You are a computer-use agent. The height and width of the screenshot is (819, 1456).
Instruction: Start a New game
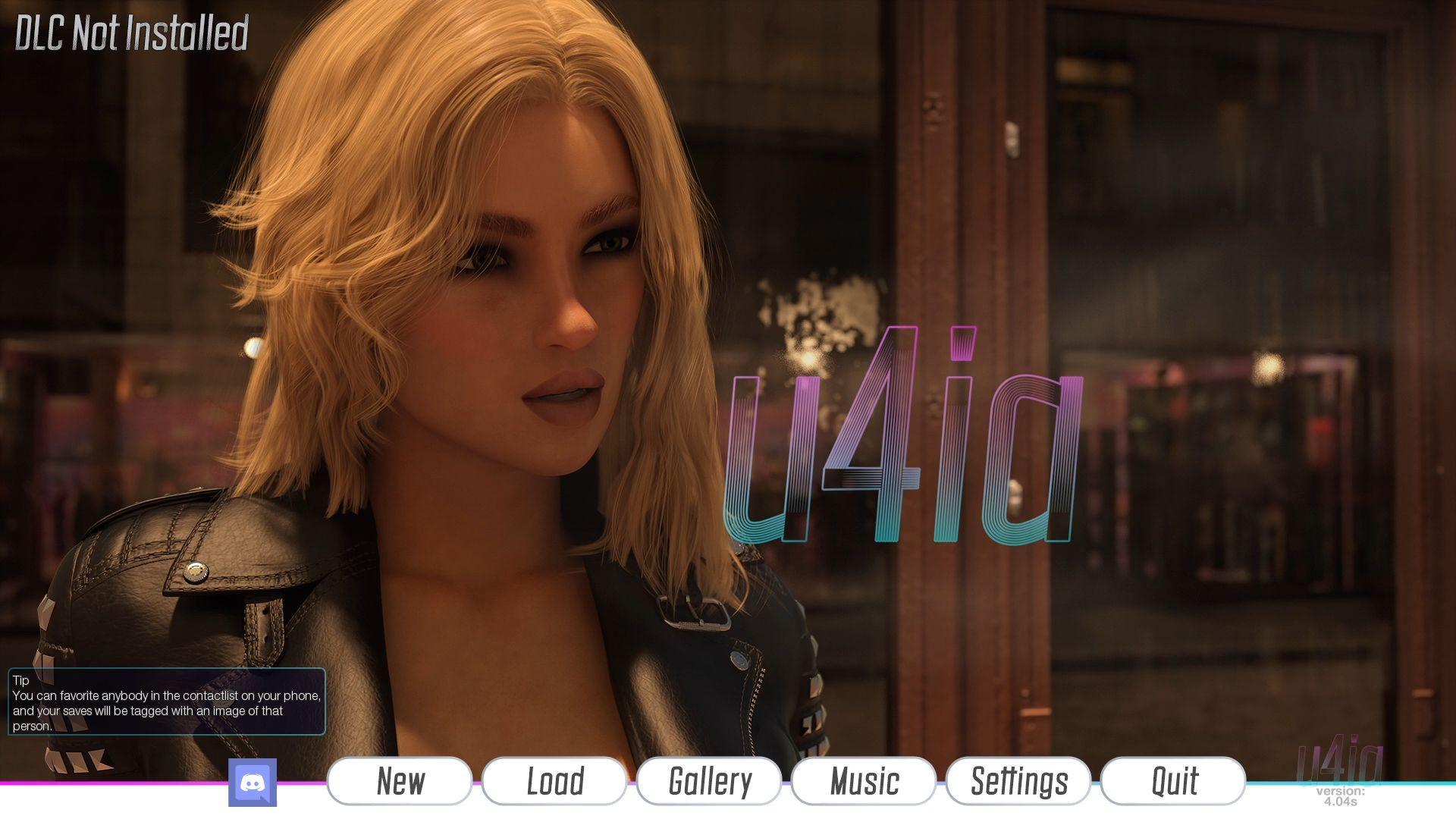(400, 781)
